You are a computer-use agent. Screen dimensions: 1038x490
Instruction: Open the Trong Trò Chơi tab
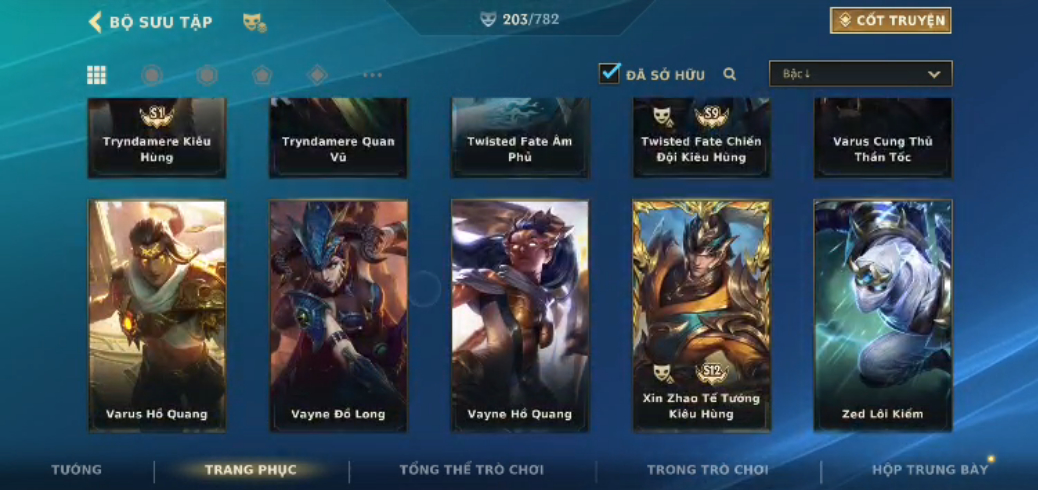707,470
